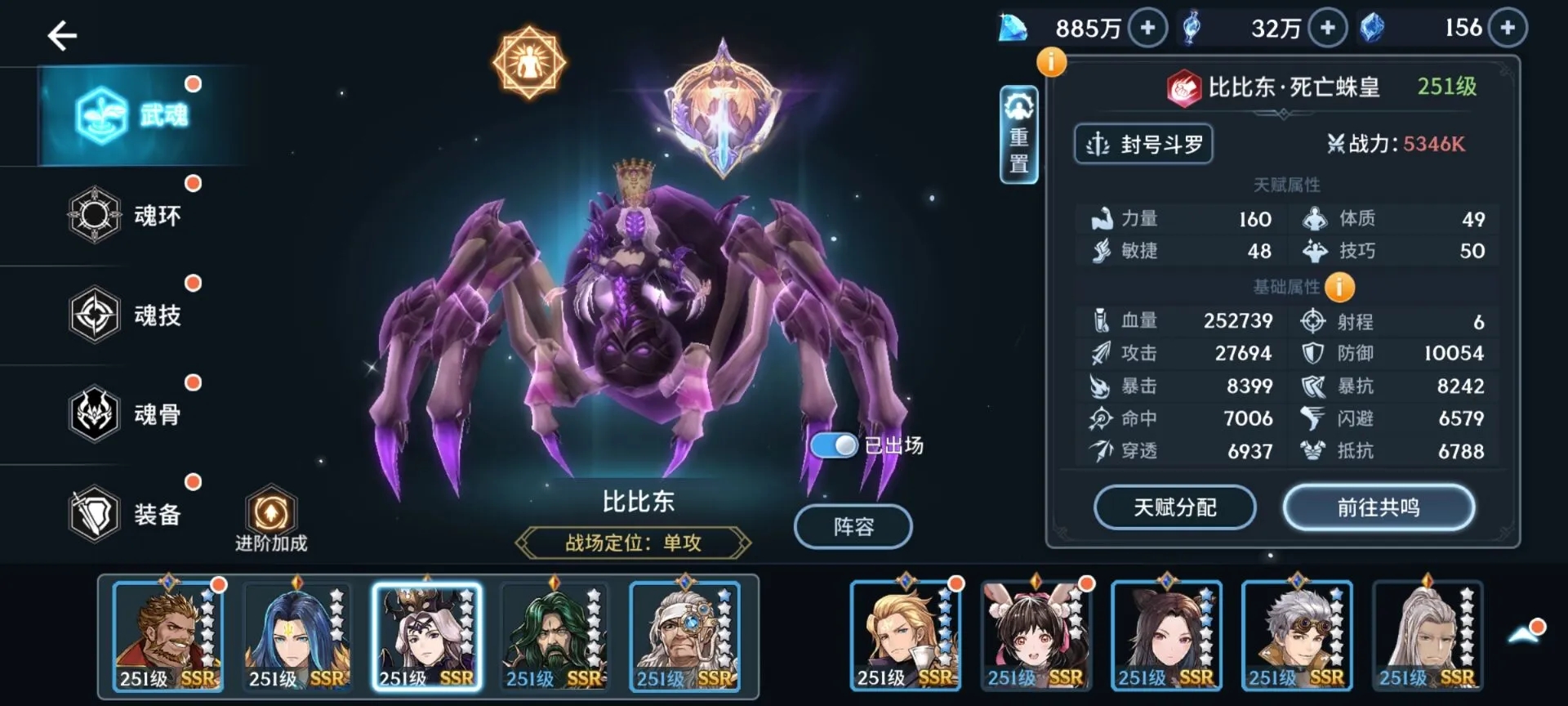Screen dimensions: 1568x706
Task: Open the 阵容 (lineup) button
Action: [853, 526]
